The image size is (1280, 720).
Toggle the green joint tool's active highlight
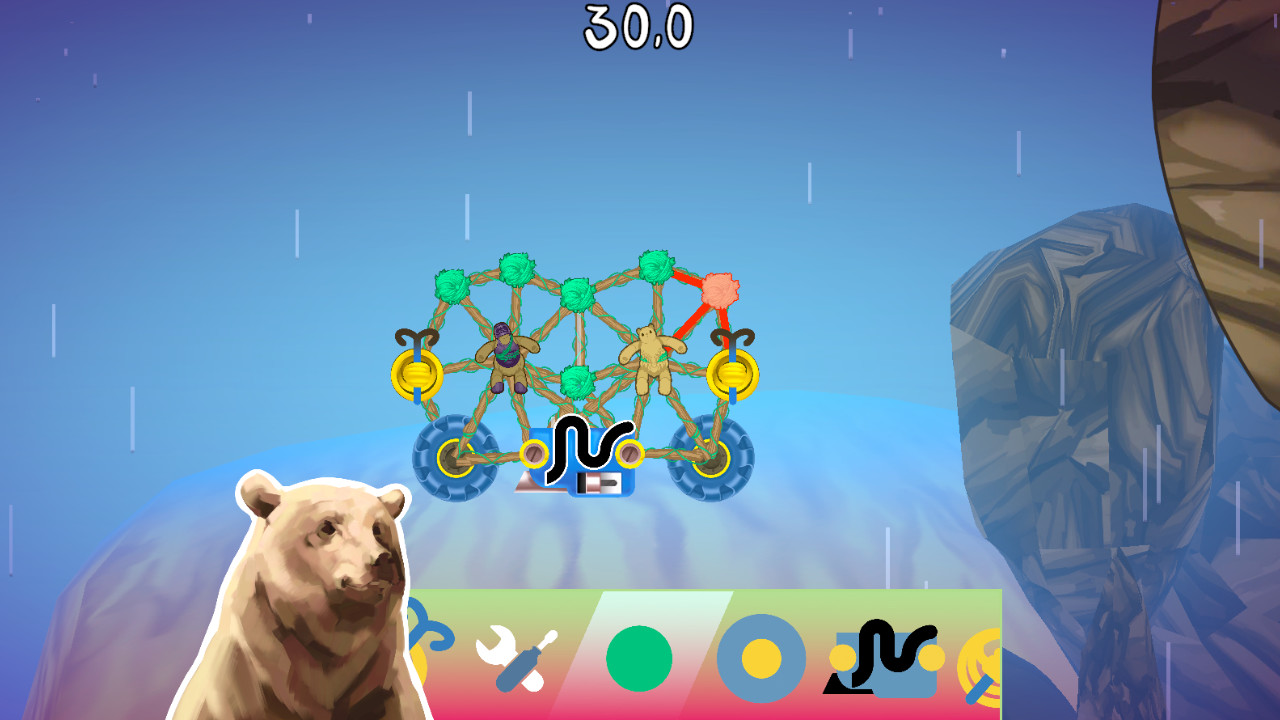(x=638, y=660)
